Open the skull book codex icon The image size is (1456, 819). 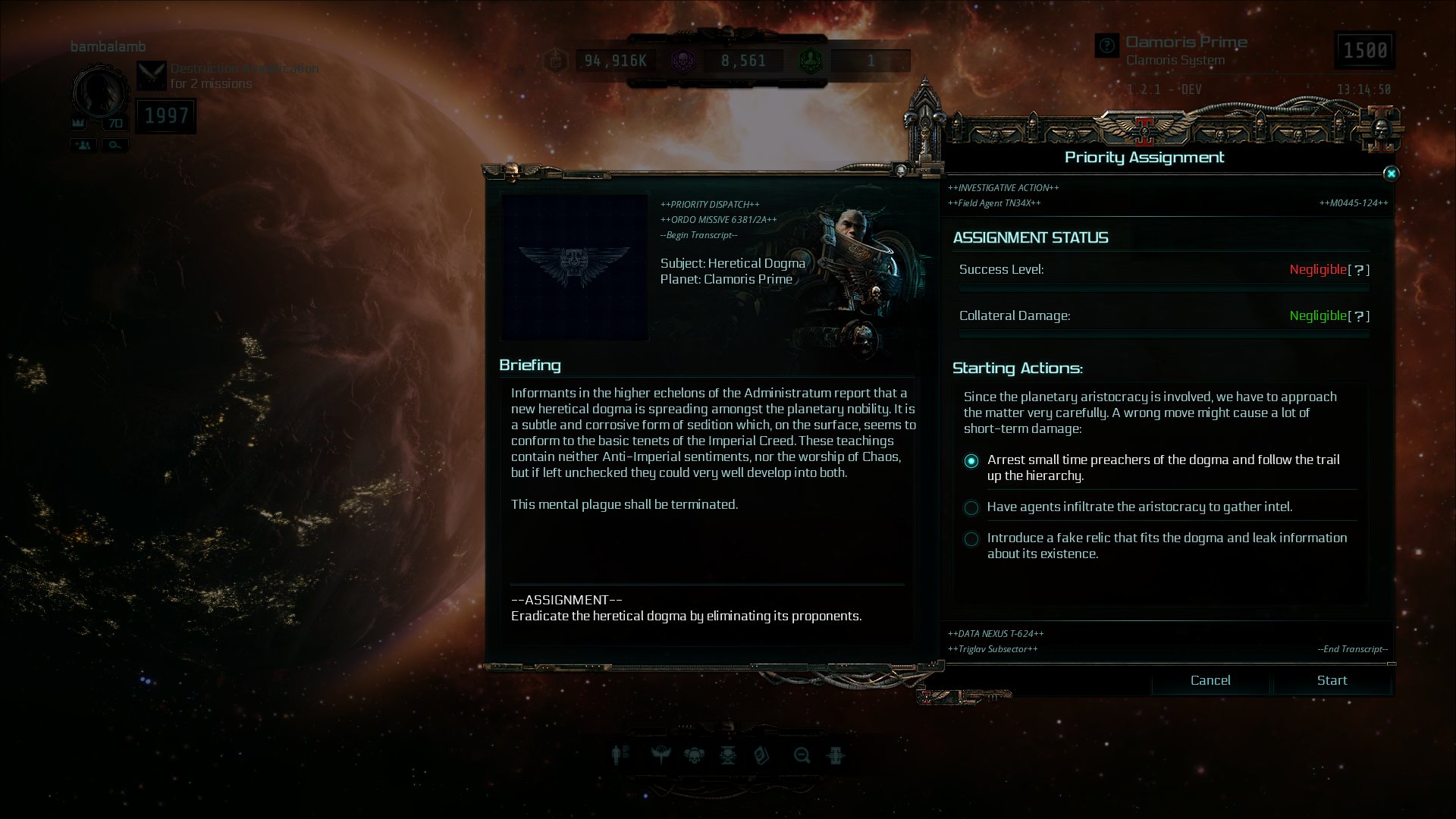tap(761, 755)
